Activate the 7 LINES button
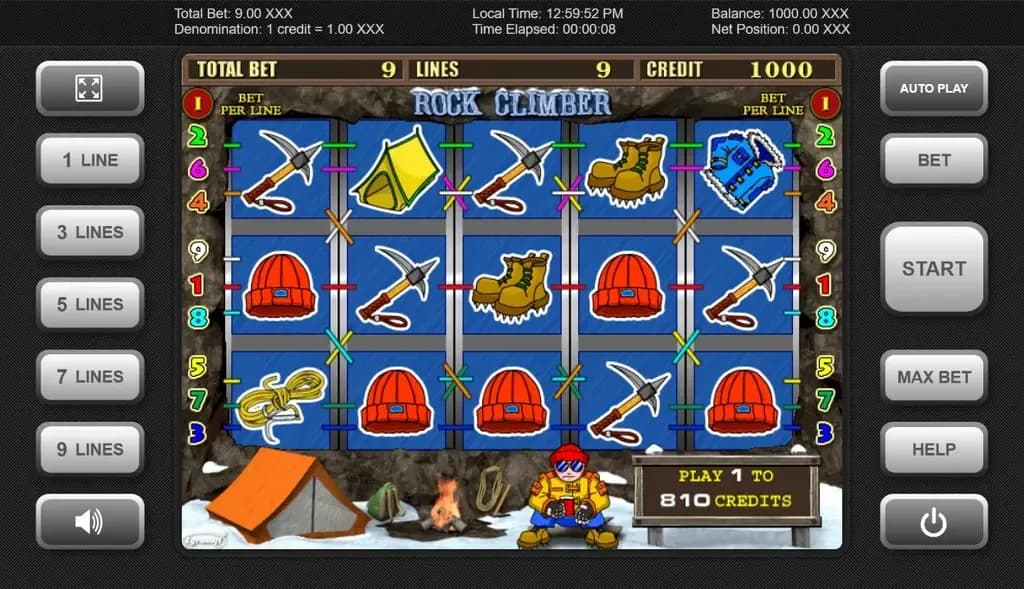Screen dimensions: 1024x589 pyautogui.click(x=90, y=377)
